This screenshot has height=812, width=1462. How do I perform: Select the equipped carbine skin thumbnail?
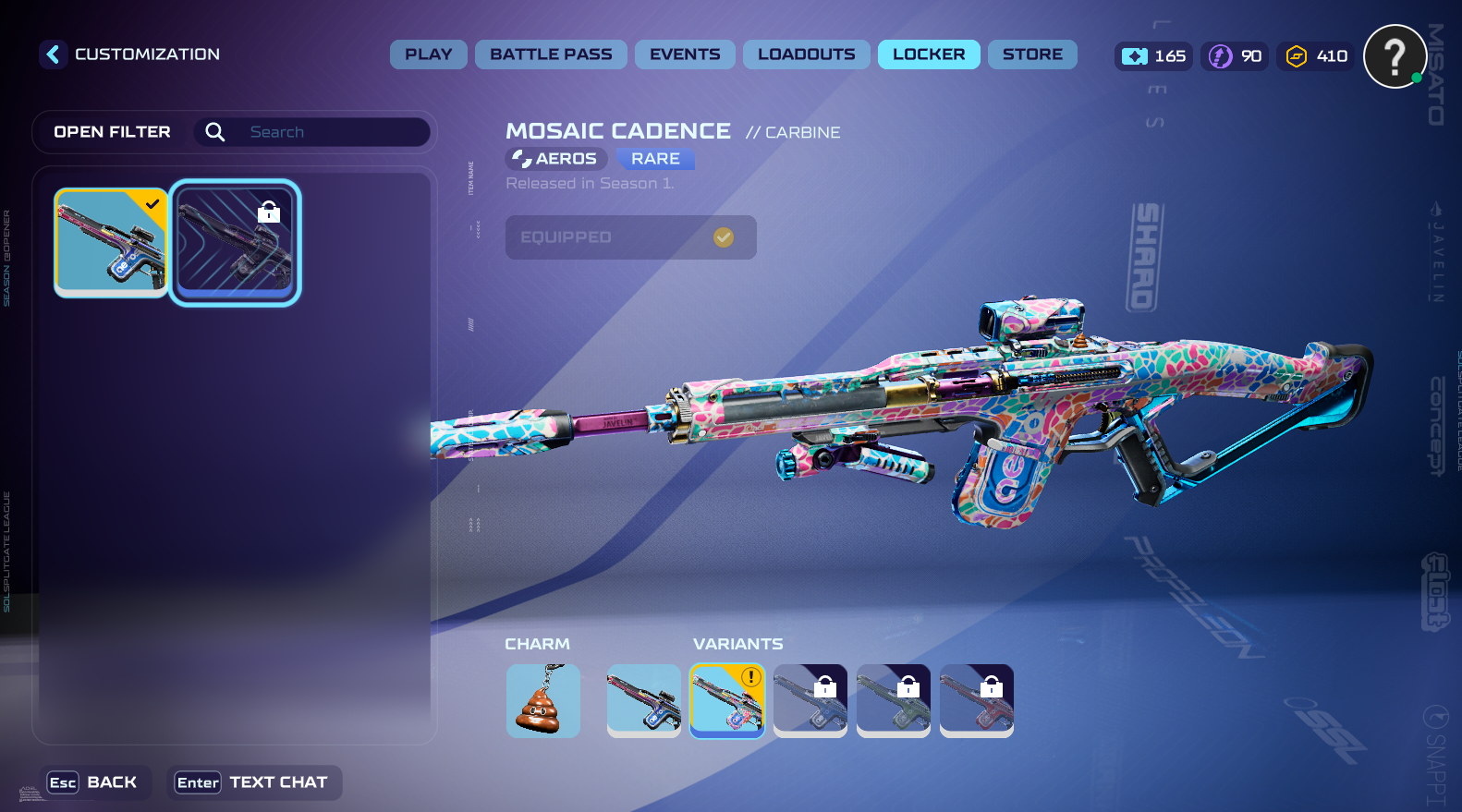[x=111, y=242]
